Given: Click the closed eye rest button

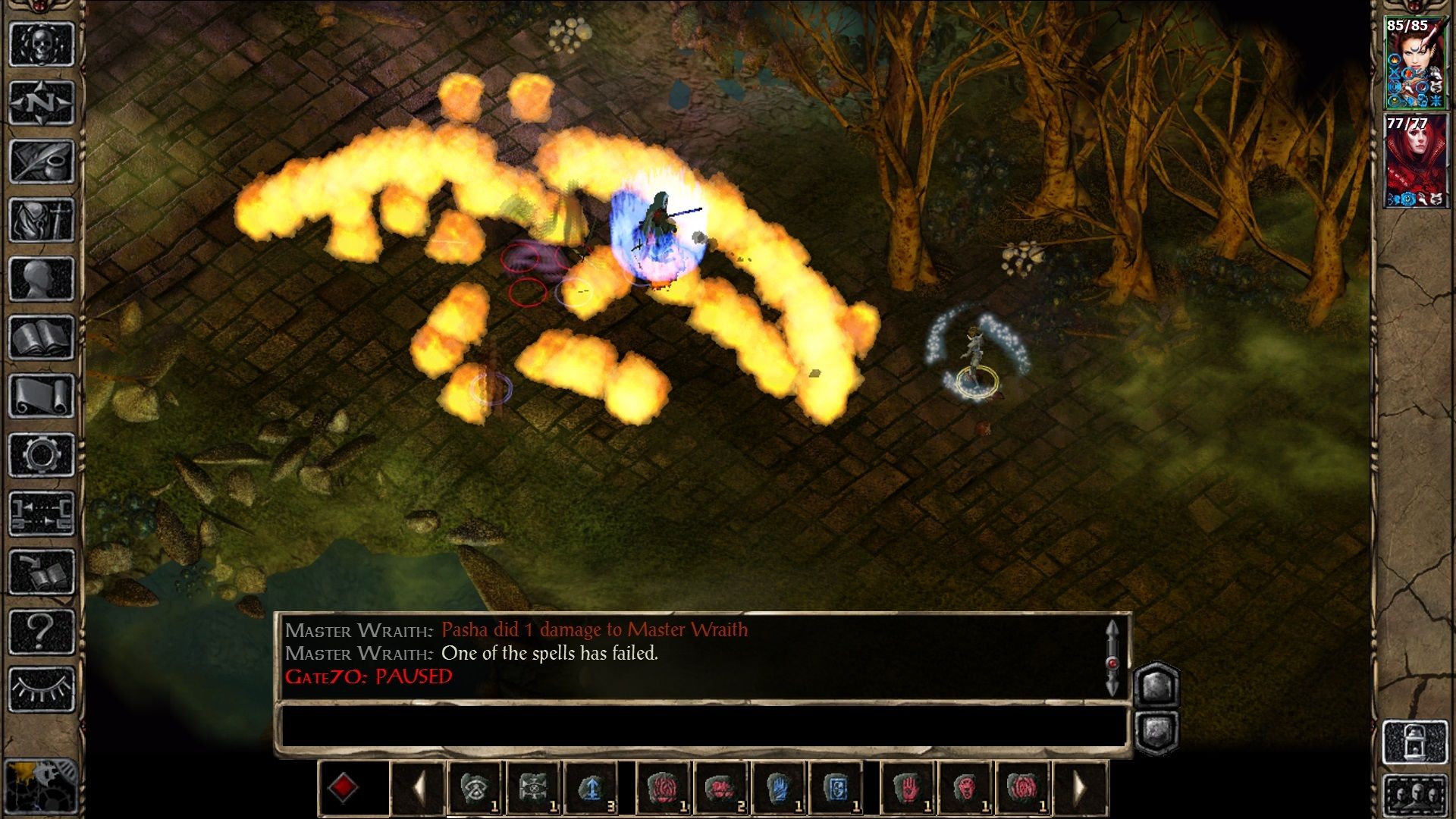Looking at the screenshot, I should (42, 689).
